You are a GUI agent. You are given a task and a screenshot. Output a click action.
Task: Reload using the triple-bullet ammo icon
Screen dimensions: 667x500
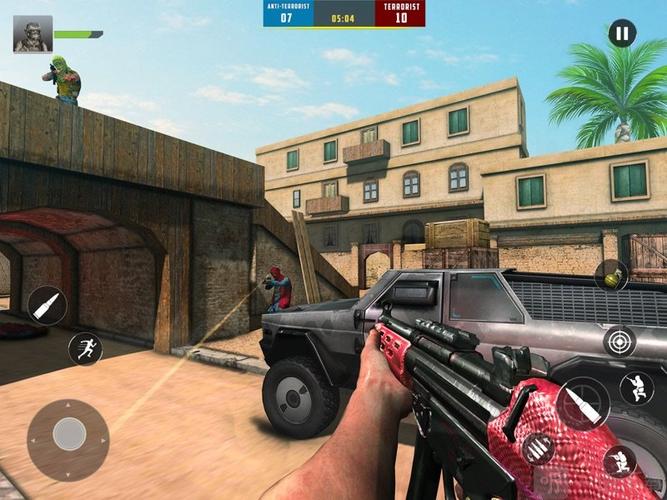[538, 449]
